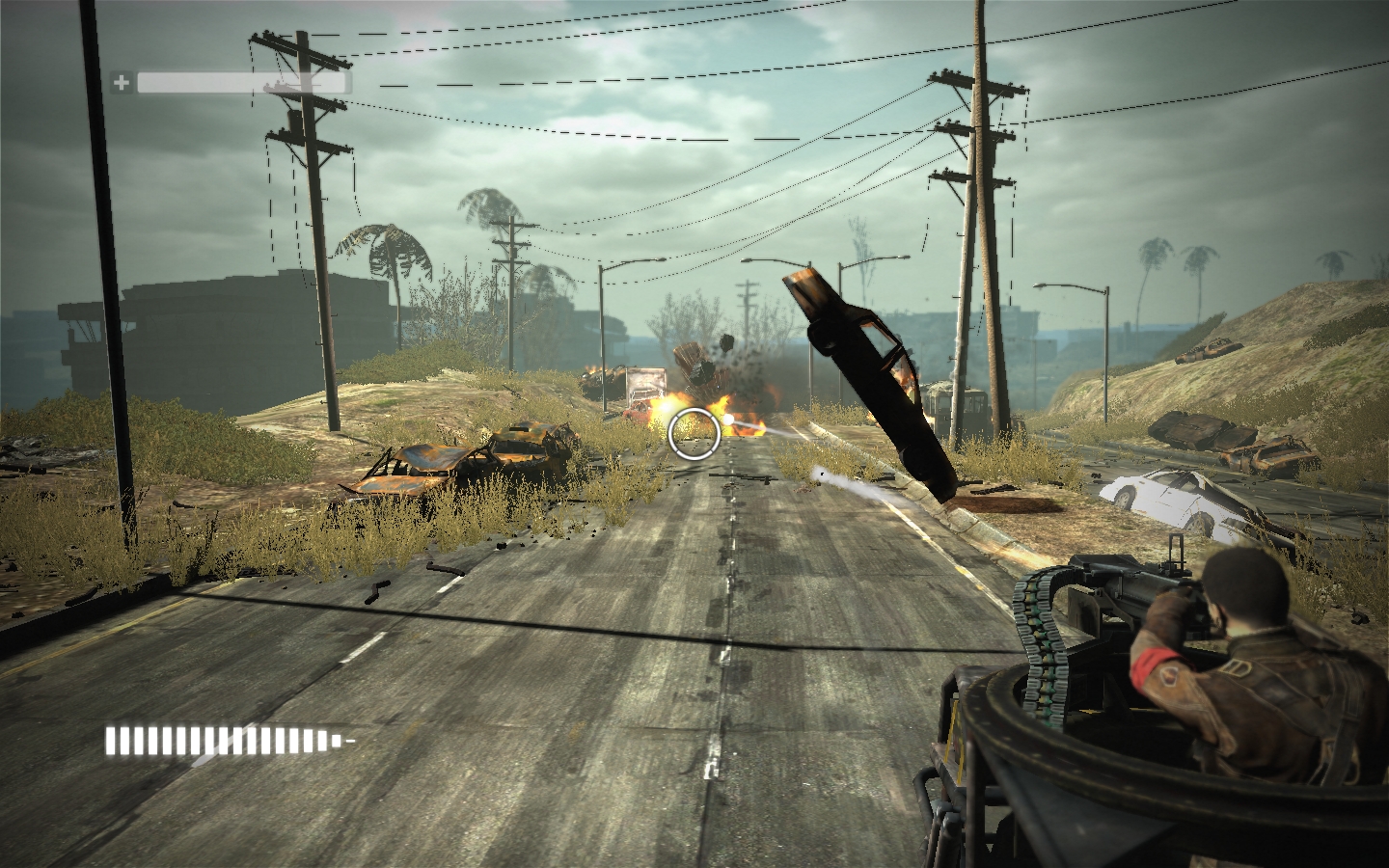Screen dimensions: 1389x868
Task: Click the health bar at top left
Action: pyautogui.click(x=241, y=82)
